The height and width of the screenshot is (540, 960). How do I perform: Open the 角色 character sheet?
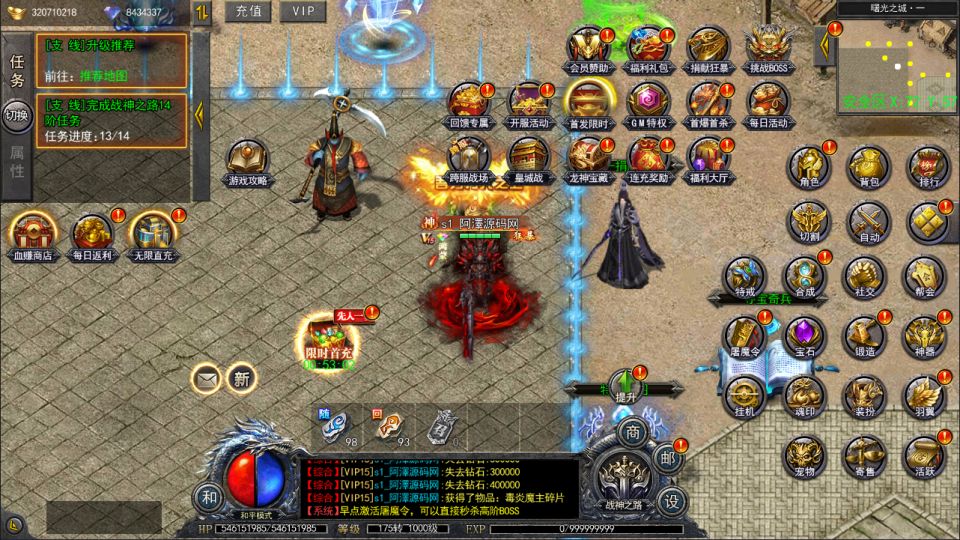[x=808, y=166]
